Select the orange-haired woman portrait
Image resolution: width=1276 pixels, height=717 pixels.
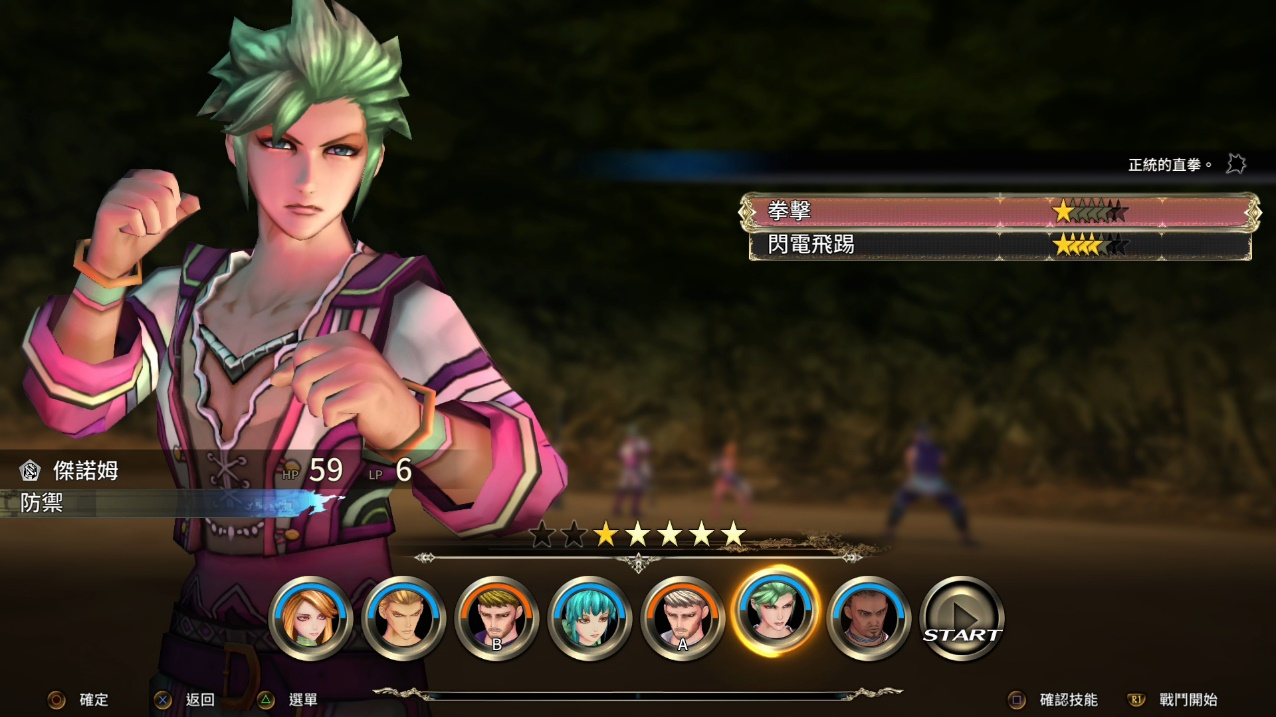coord(311,619)
